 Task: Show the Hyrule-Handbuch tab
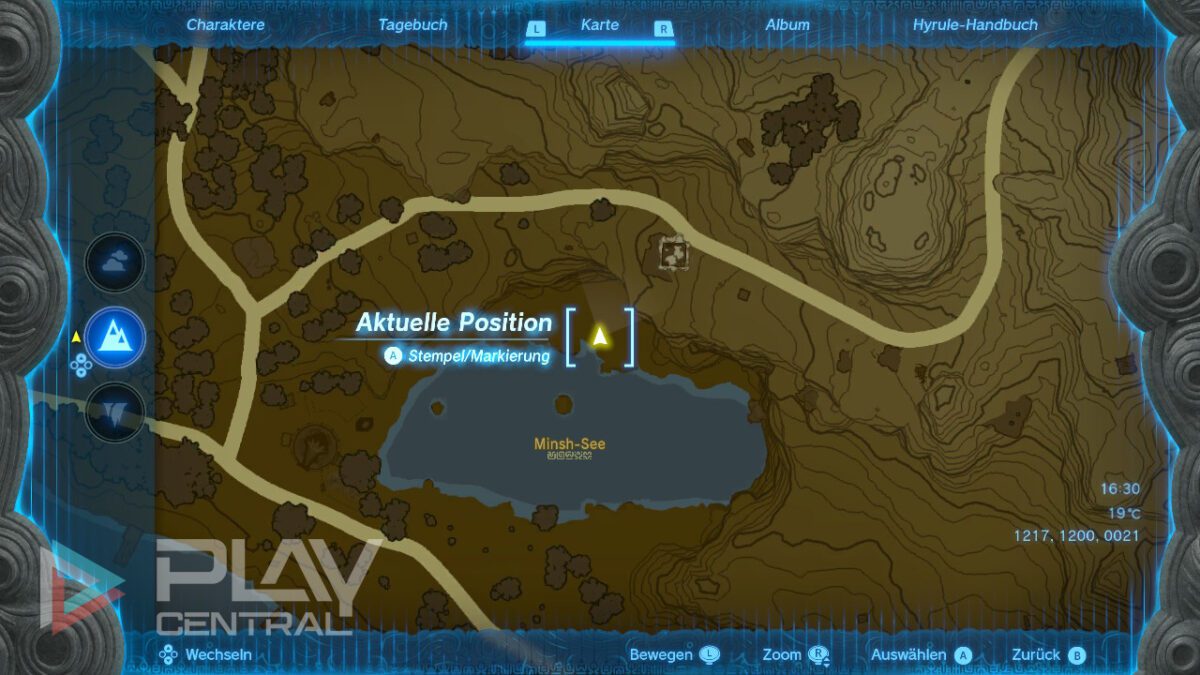click(x=975, y=25)
